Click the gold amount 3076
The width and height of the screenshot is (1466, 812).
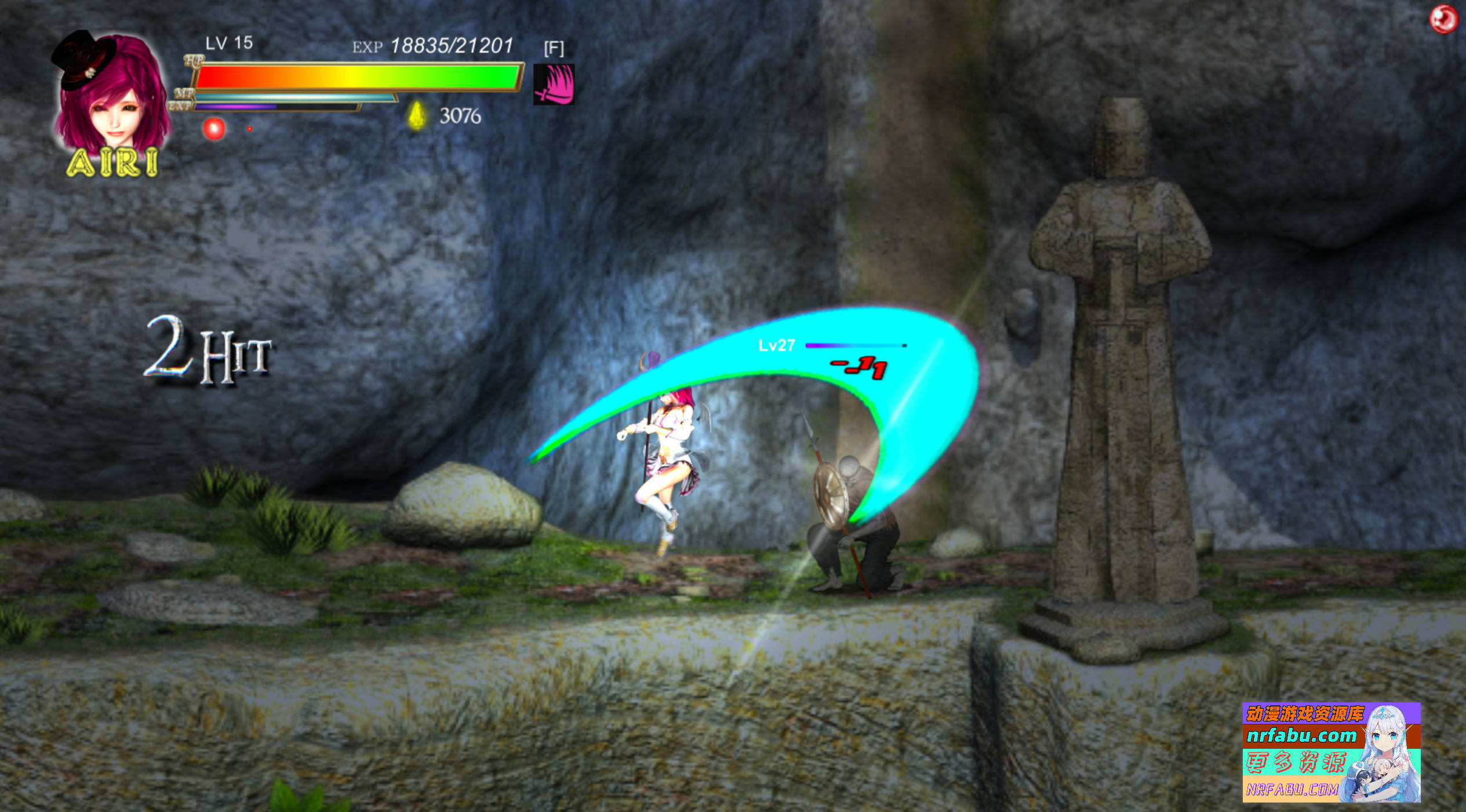[460, 116]
